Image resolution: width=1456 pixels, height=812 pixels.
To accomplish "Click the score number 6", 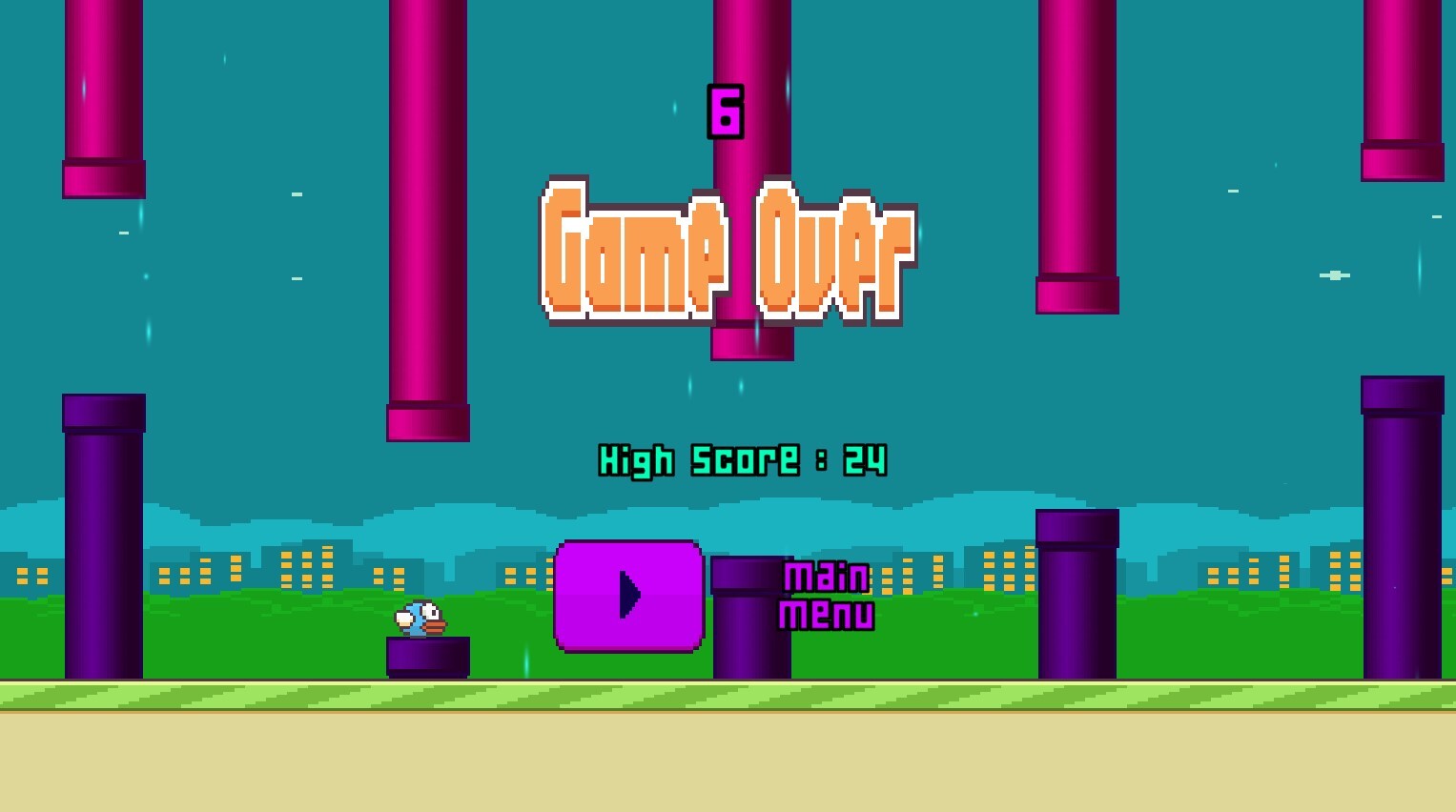I will [x=726, y=112].
